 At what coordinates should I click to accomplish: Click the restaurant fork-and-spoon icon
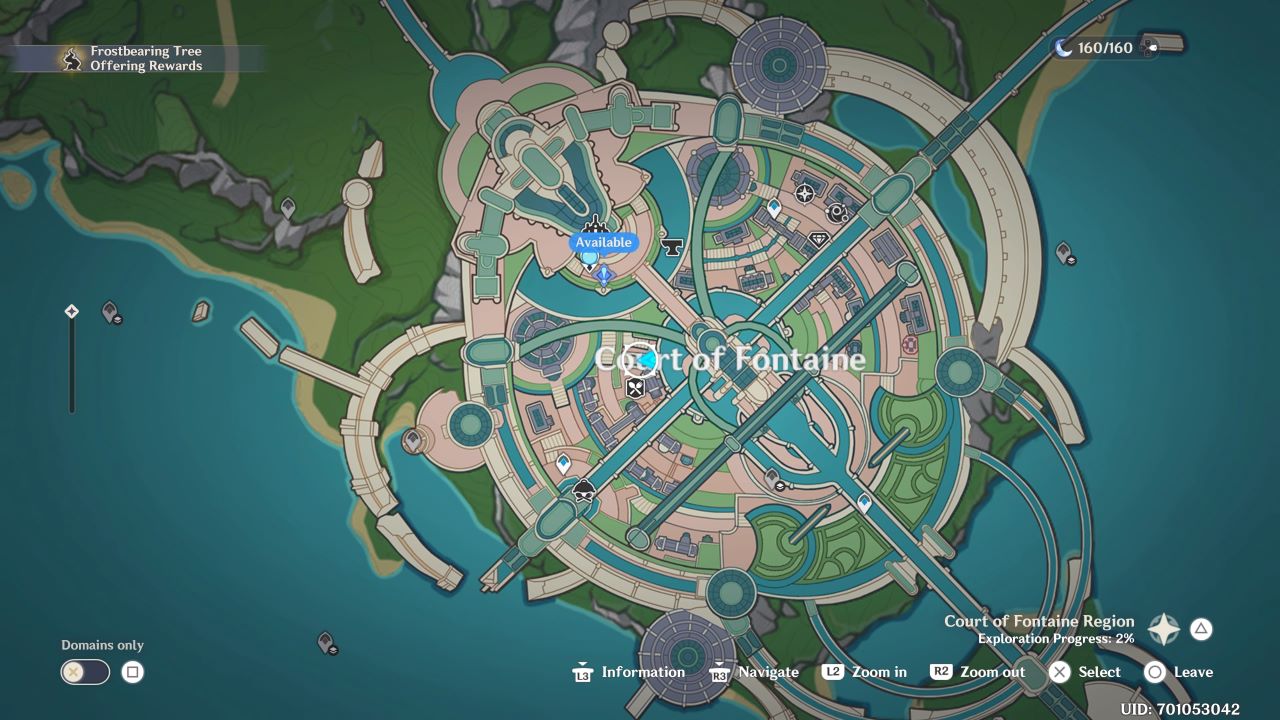click(634, 388)
